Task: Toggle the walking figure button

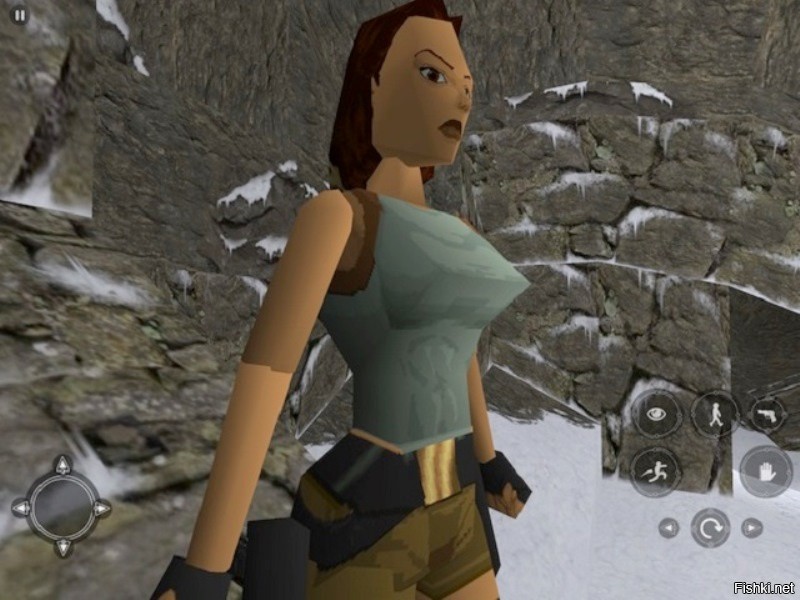Action: pyautogui.click(x=715, y=413)
